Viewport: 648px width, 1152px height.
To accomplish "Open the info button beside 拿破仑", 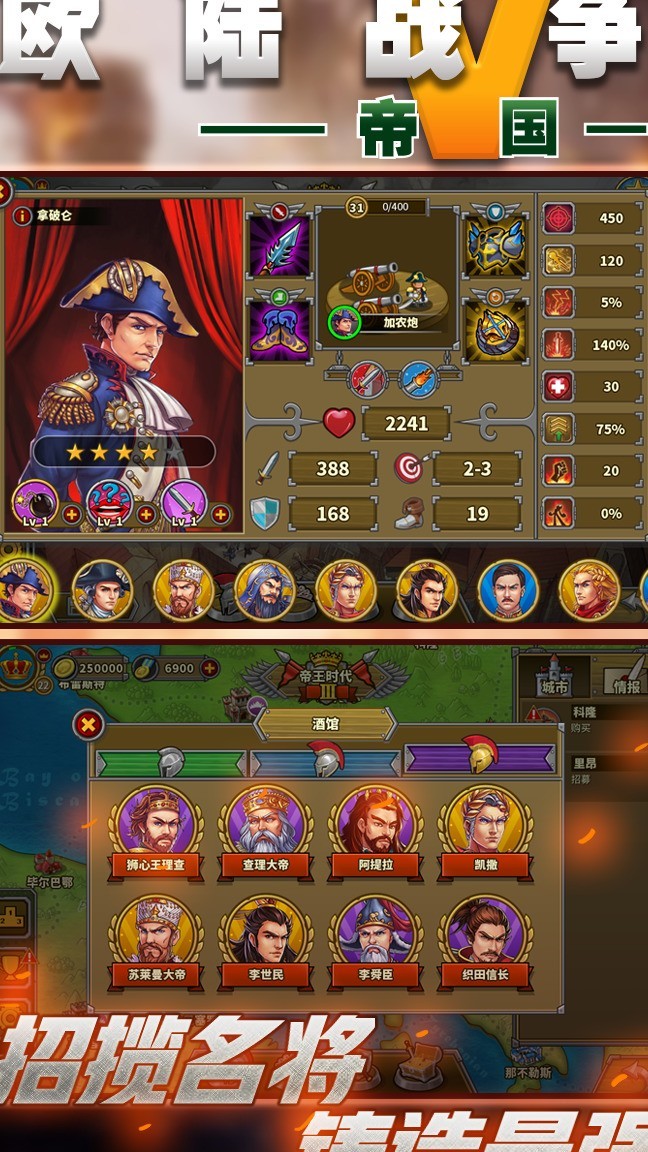I will [22, 216].
